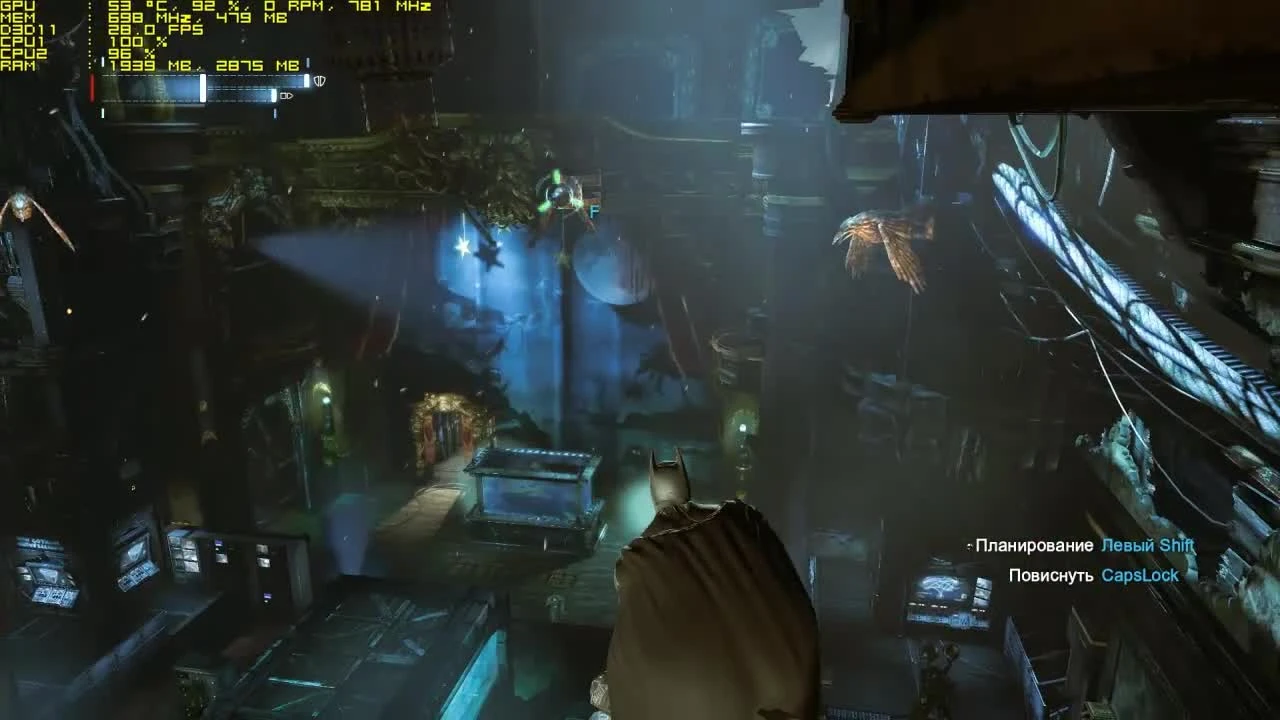This screenshot has width=1280, height=720.
Task: Click the shield-shaped marker beside the upper bar
Action: [319, 81]
